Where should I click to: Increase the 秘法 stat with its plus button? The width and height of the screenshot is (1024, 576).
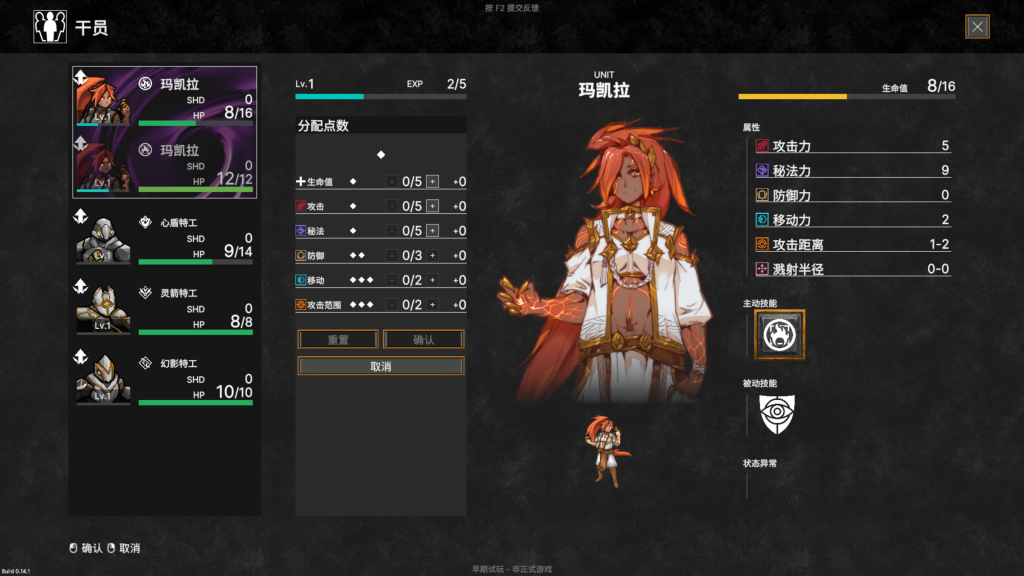coord(433,231)
